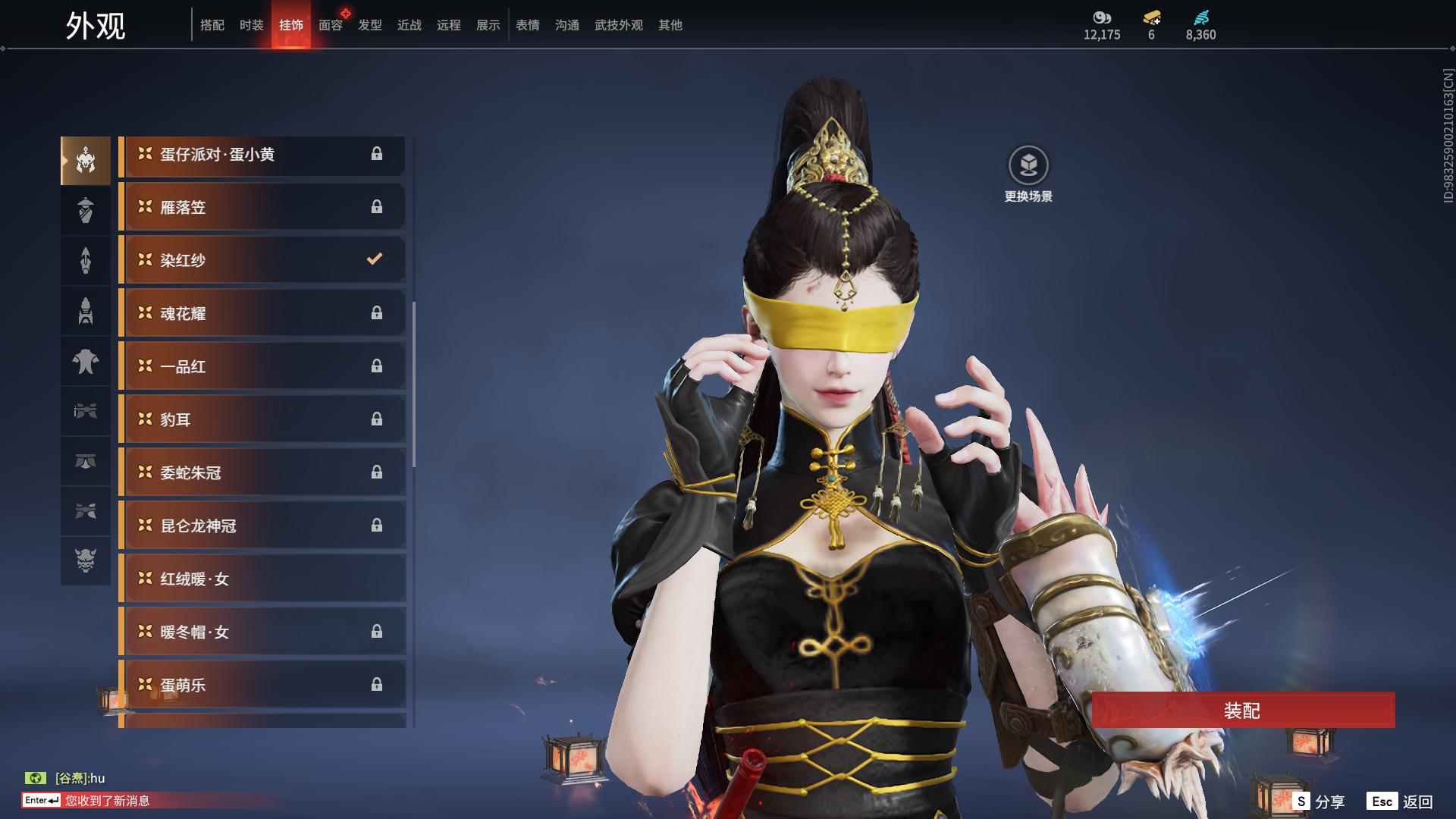Open the 武技外观 tab
The width and height of the screenshot is (1456, 819).
[x=618, y=25]
